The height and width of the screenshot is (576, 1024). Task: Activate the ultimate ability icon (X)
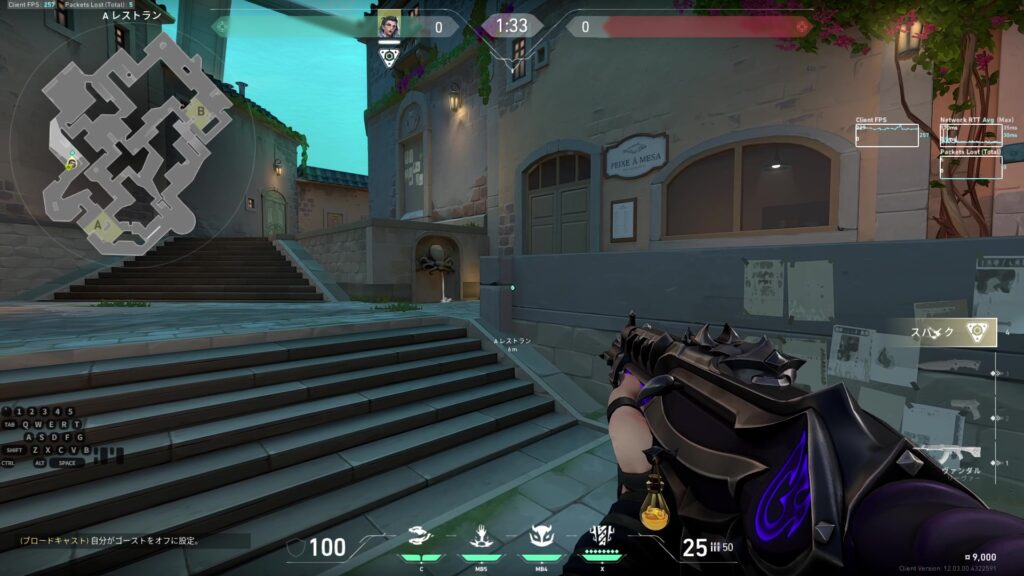pos(601,535)
